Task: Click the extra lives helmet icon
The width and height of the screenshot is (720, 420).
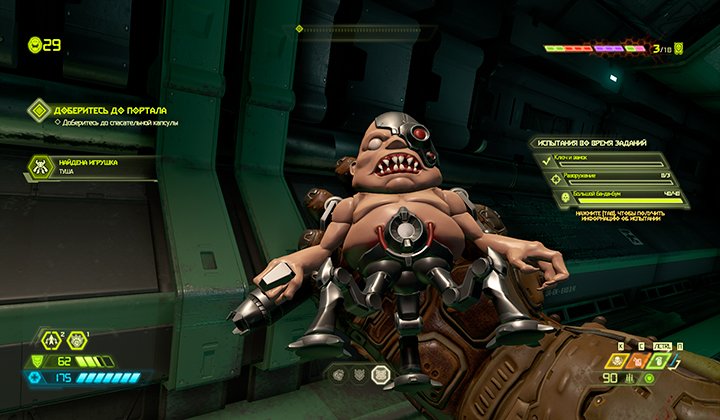Action: pos(36,44)
